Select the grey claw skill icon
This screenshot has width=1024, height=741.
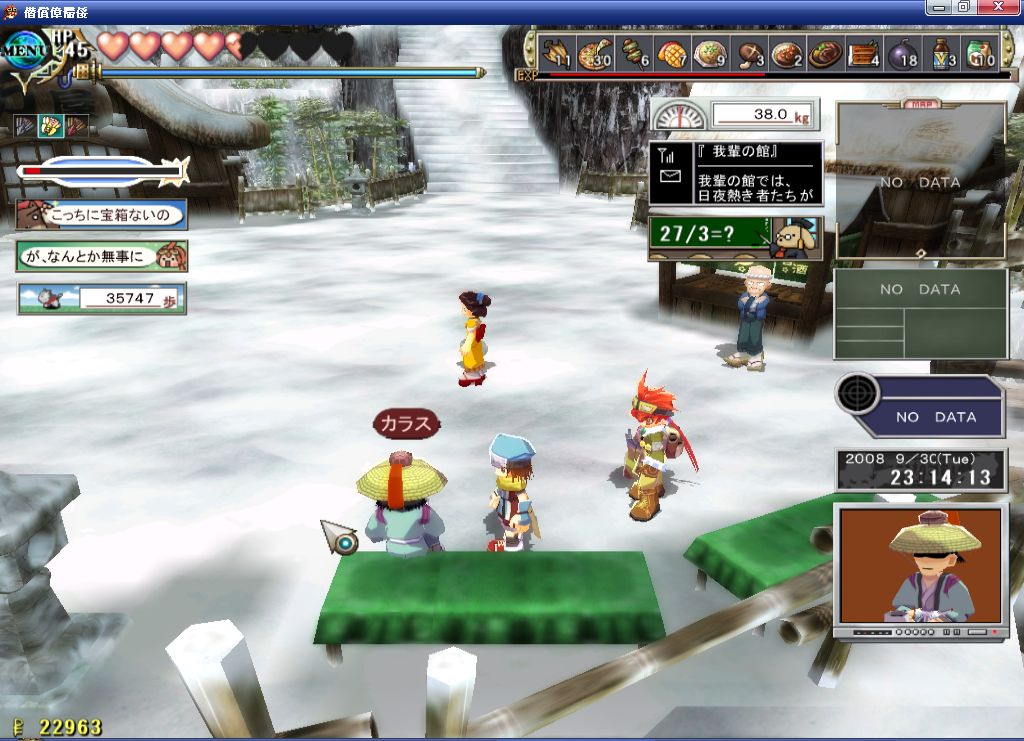(x=25, y=126)
